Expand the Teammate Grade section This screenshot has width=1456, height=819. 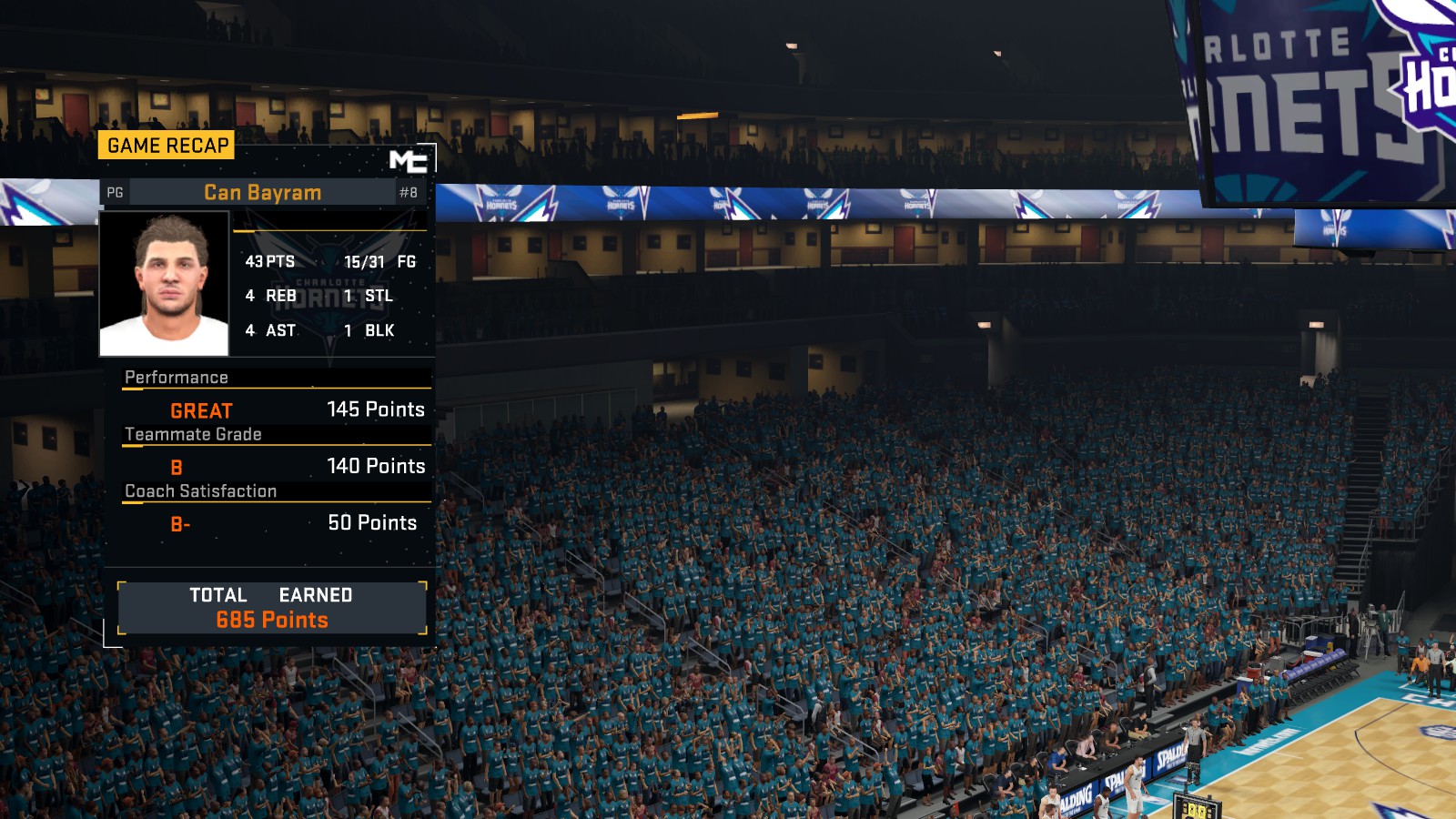point(195,434)
